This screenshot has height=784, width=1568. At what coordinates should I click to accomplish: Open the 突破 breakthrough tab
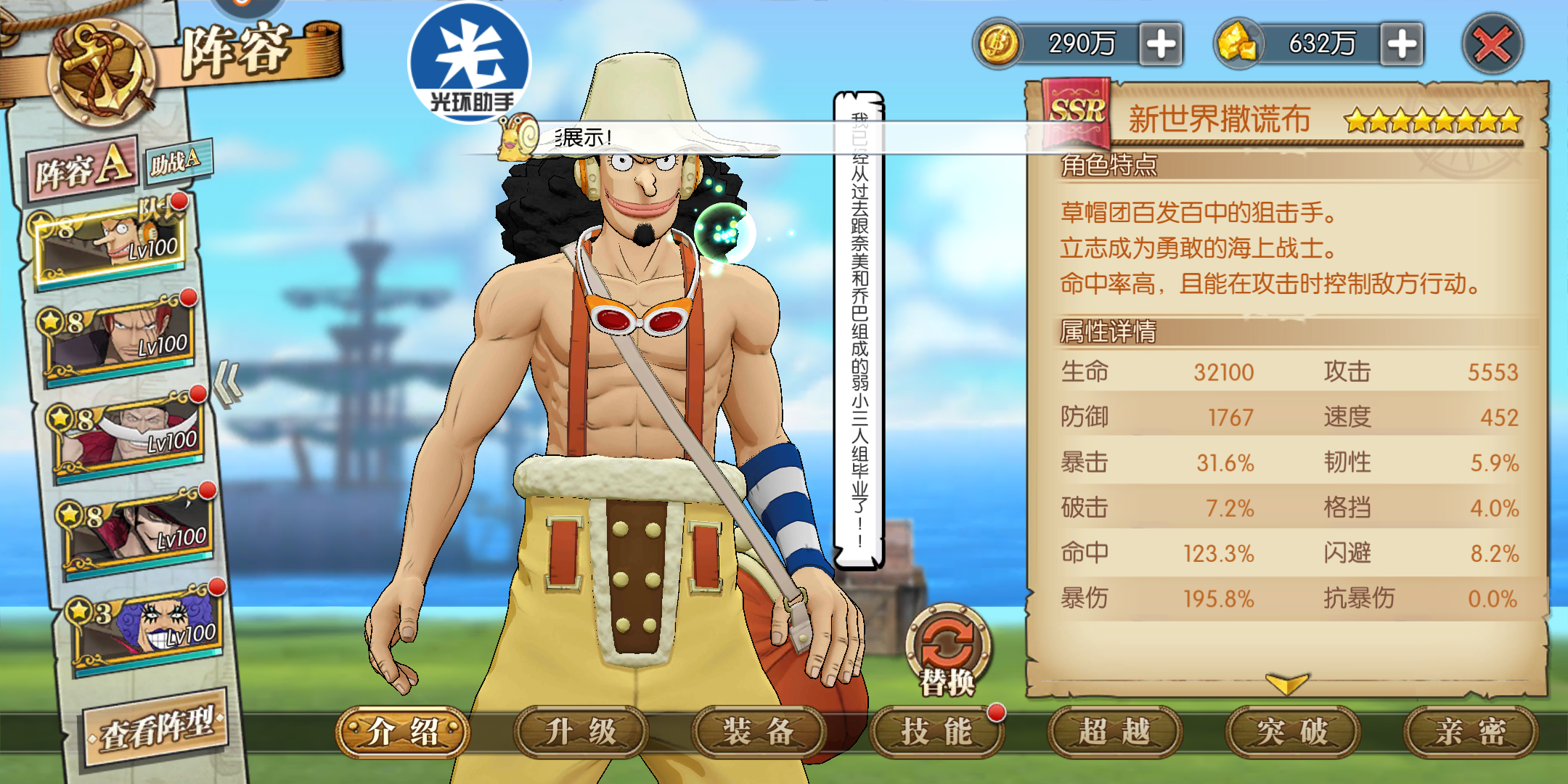(x=1291, y=732)
